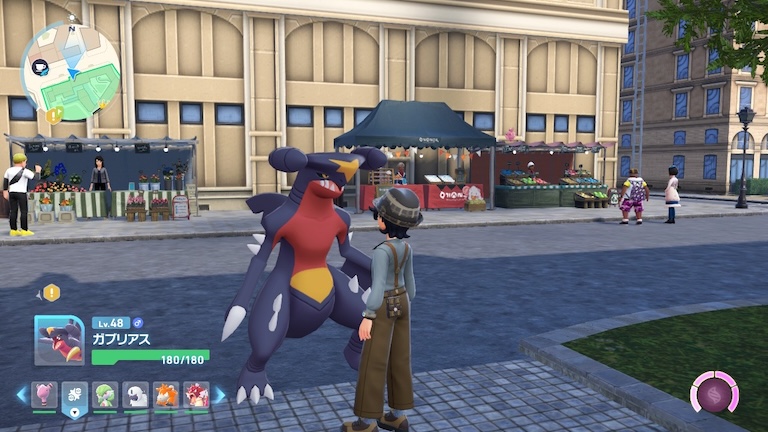Click the café marker on the minimap

[x=40, y=66]
